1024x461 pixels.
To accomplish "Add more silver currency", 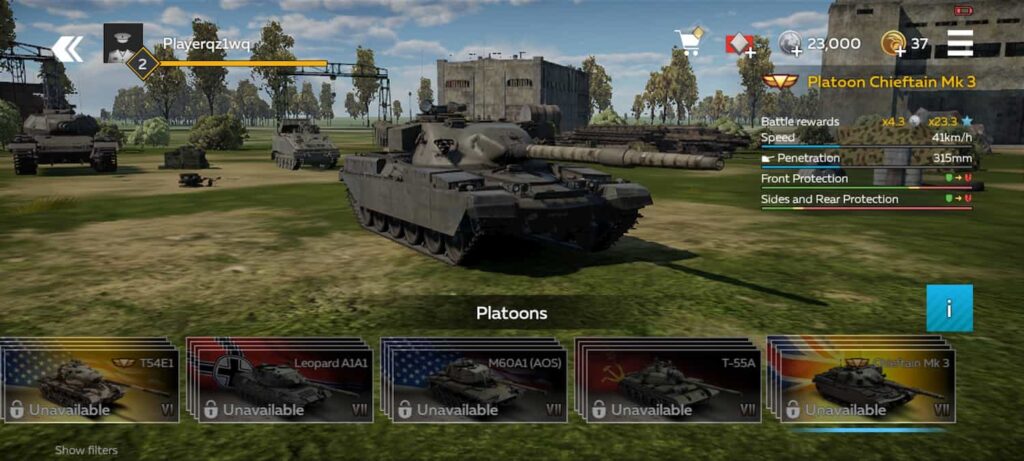I will (791, 44).
